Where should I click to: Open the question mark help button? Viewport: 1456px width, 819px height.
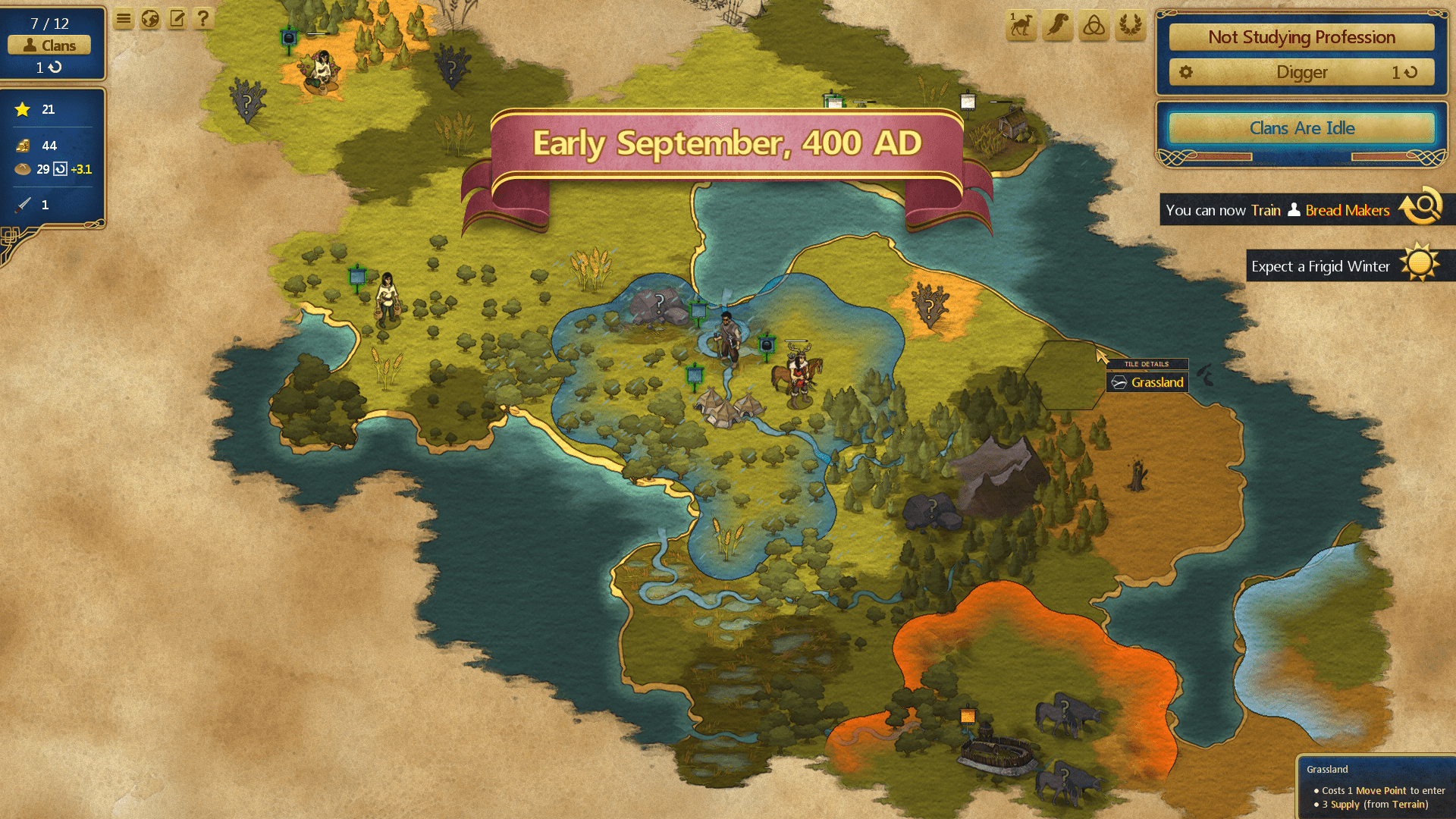(203, 19)
